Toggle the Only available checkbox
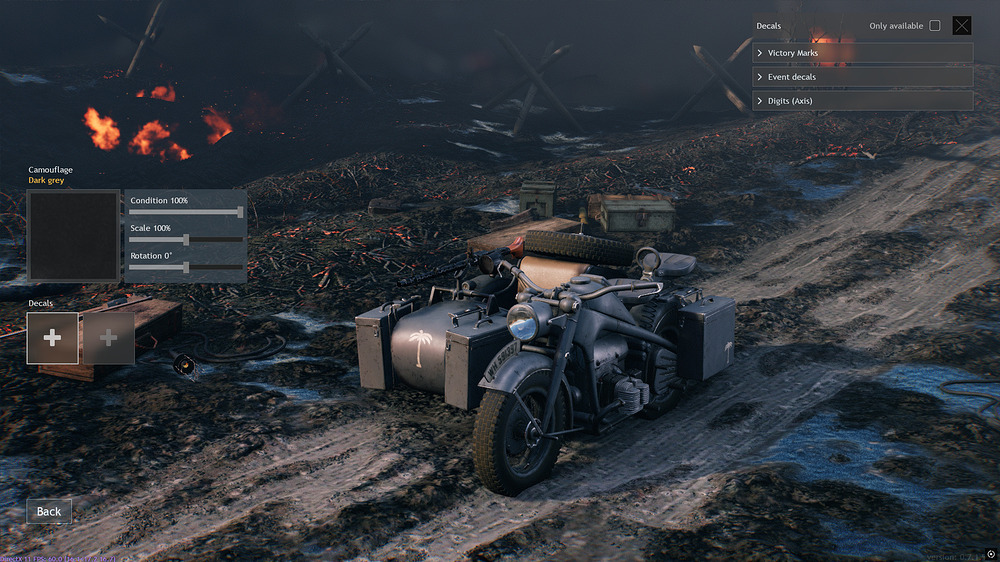 [x=935, y=26]
